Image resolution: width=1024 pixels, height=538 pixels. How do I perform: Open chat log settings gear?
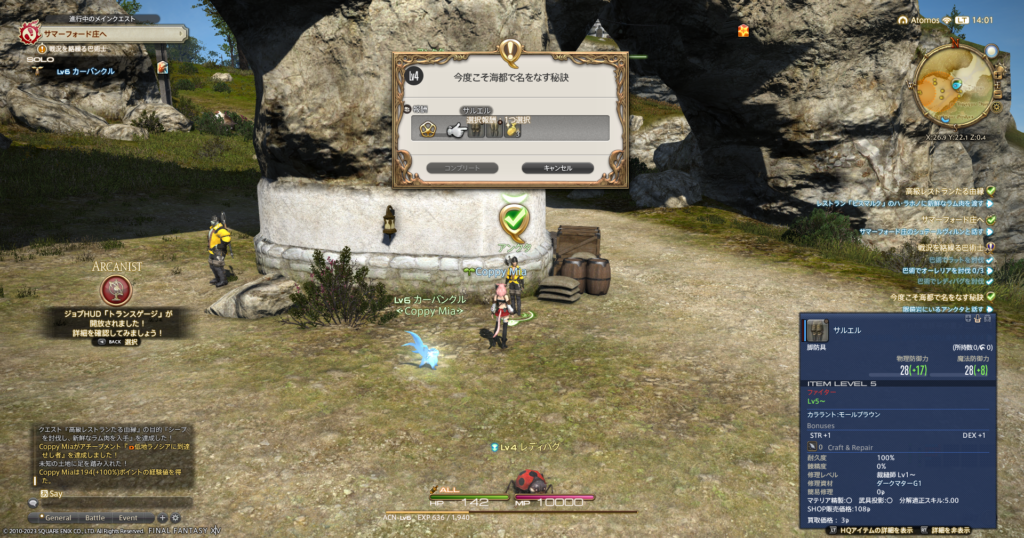175,517
